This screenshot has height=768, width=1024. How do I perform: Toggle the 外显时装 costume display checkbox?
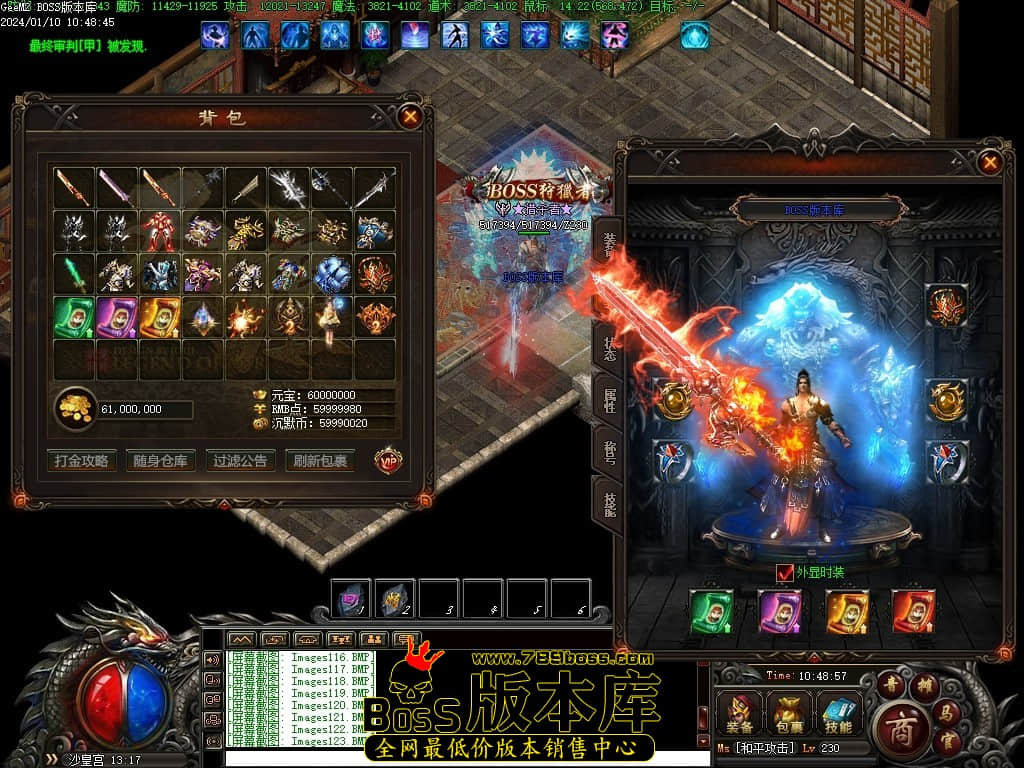coord(785,573)
